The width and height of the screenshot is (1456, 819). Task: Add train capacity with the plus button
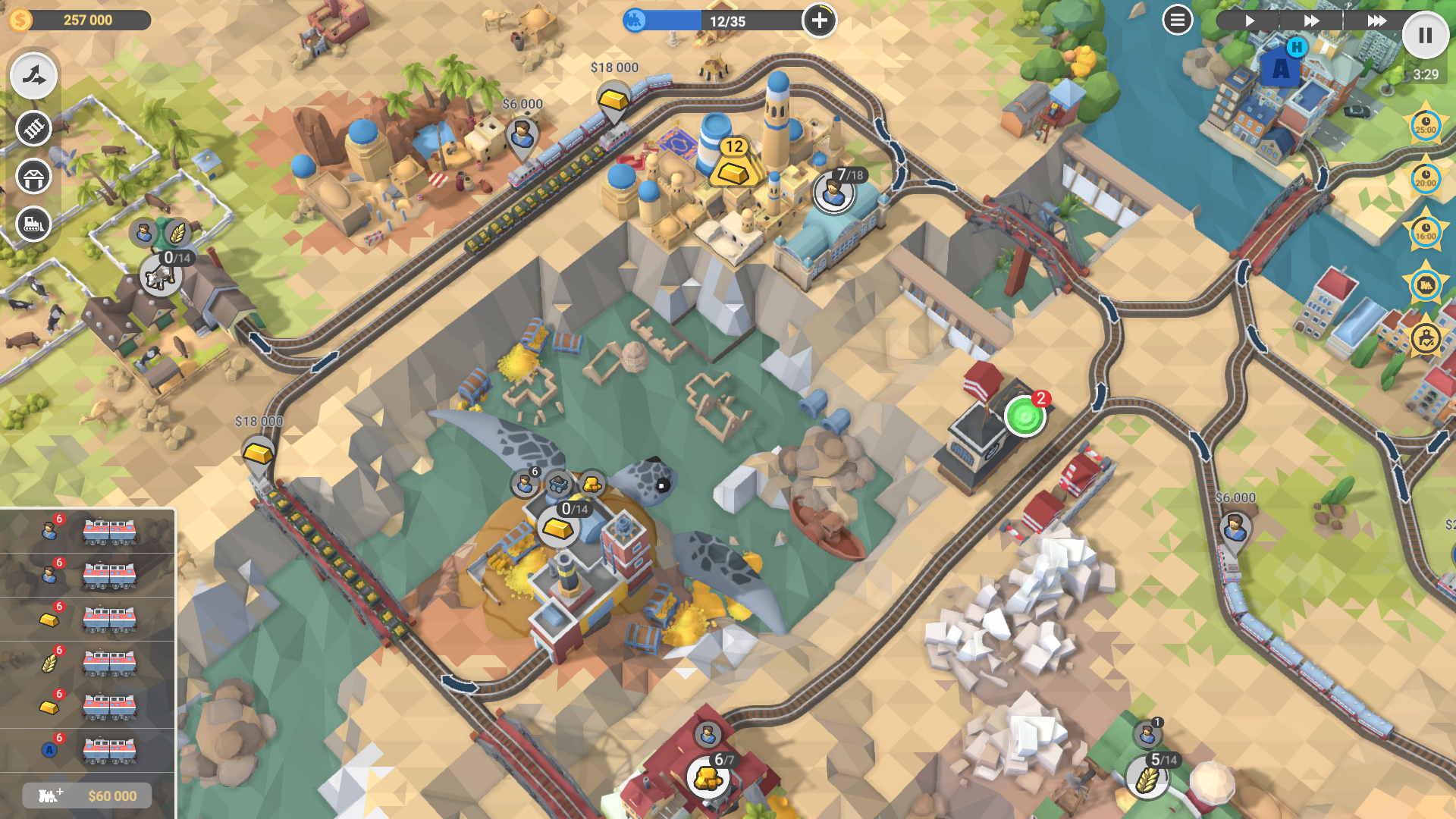coord(819,20)
